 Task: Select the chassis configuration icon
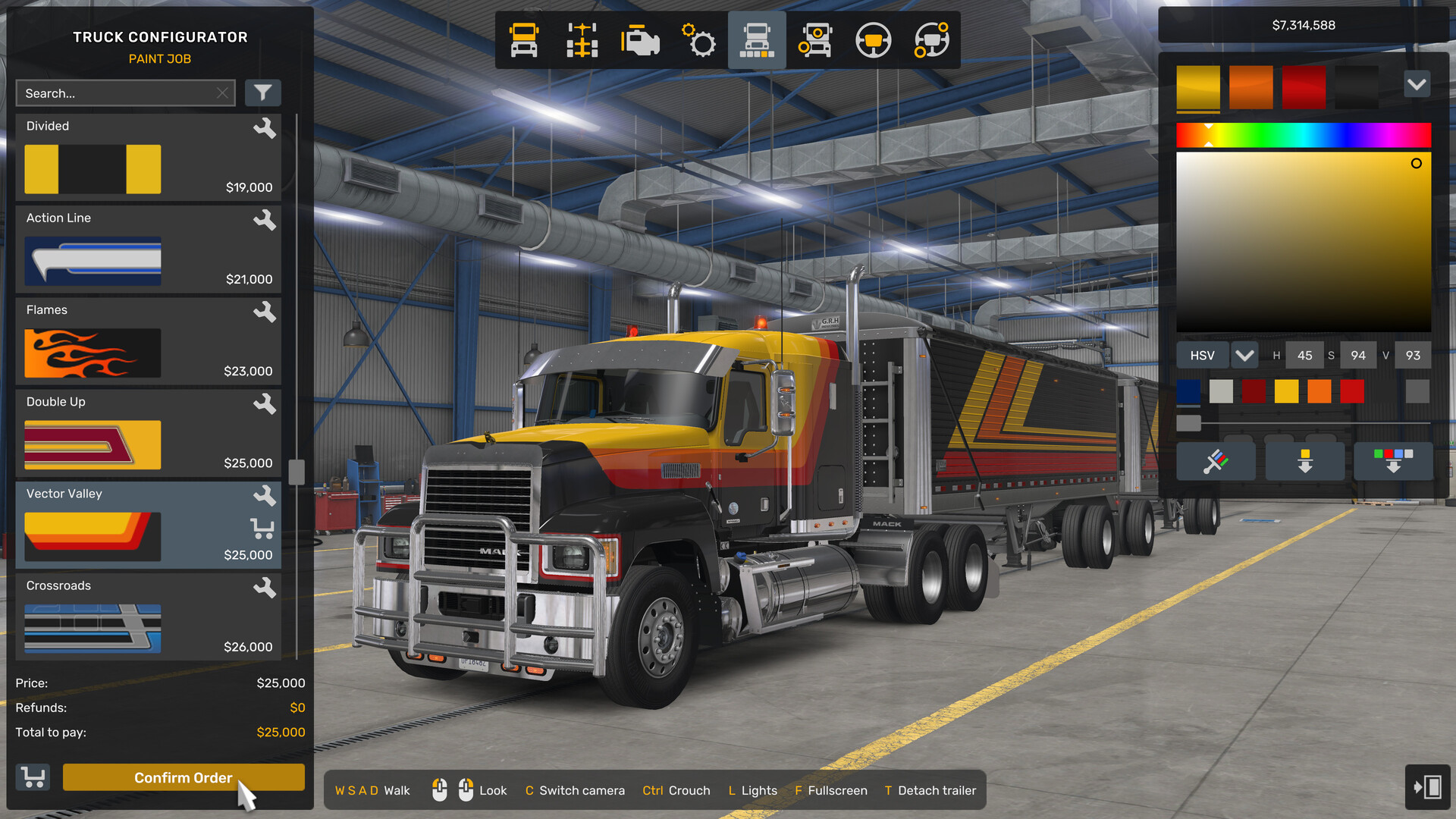click(x=581, y=40)
